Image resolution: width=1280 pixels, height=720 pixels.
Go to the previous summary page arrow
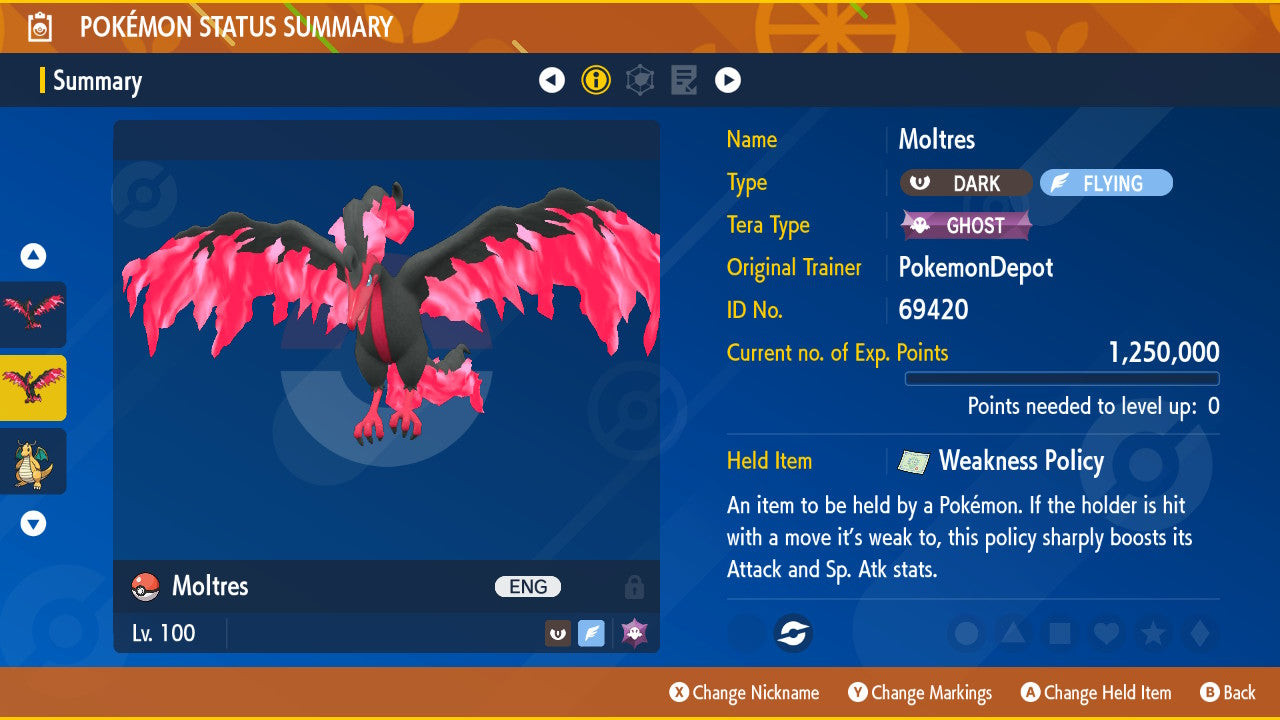[x=552, y=80]
